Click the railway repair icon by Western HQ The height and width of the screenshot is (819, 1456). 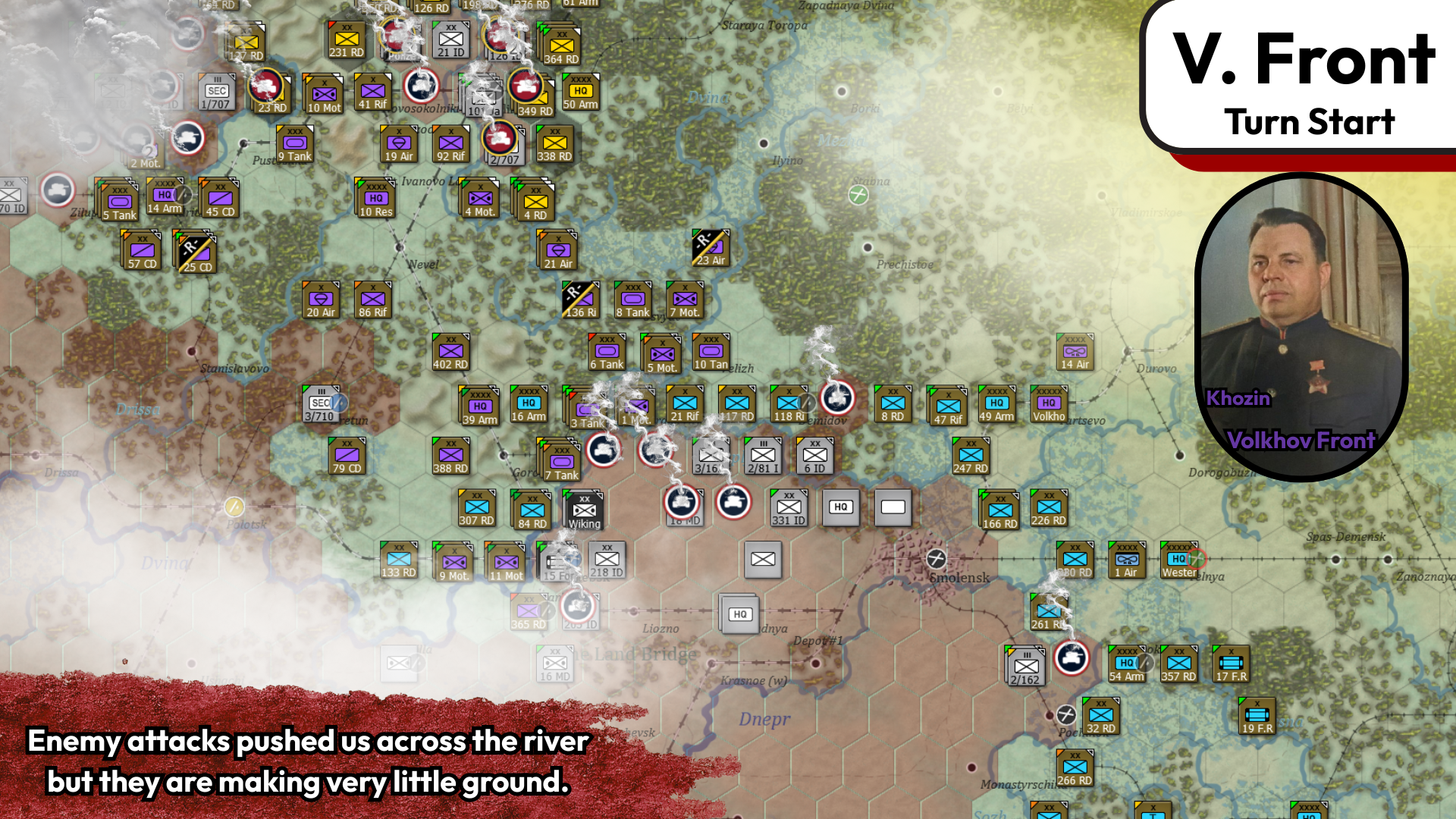pyautogui.click(x=1197, y=559)
